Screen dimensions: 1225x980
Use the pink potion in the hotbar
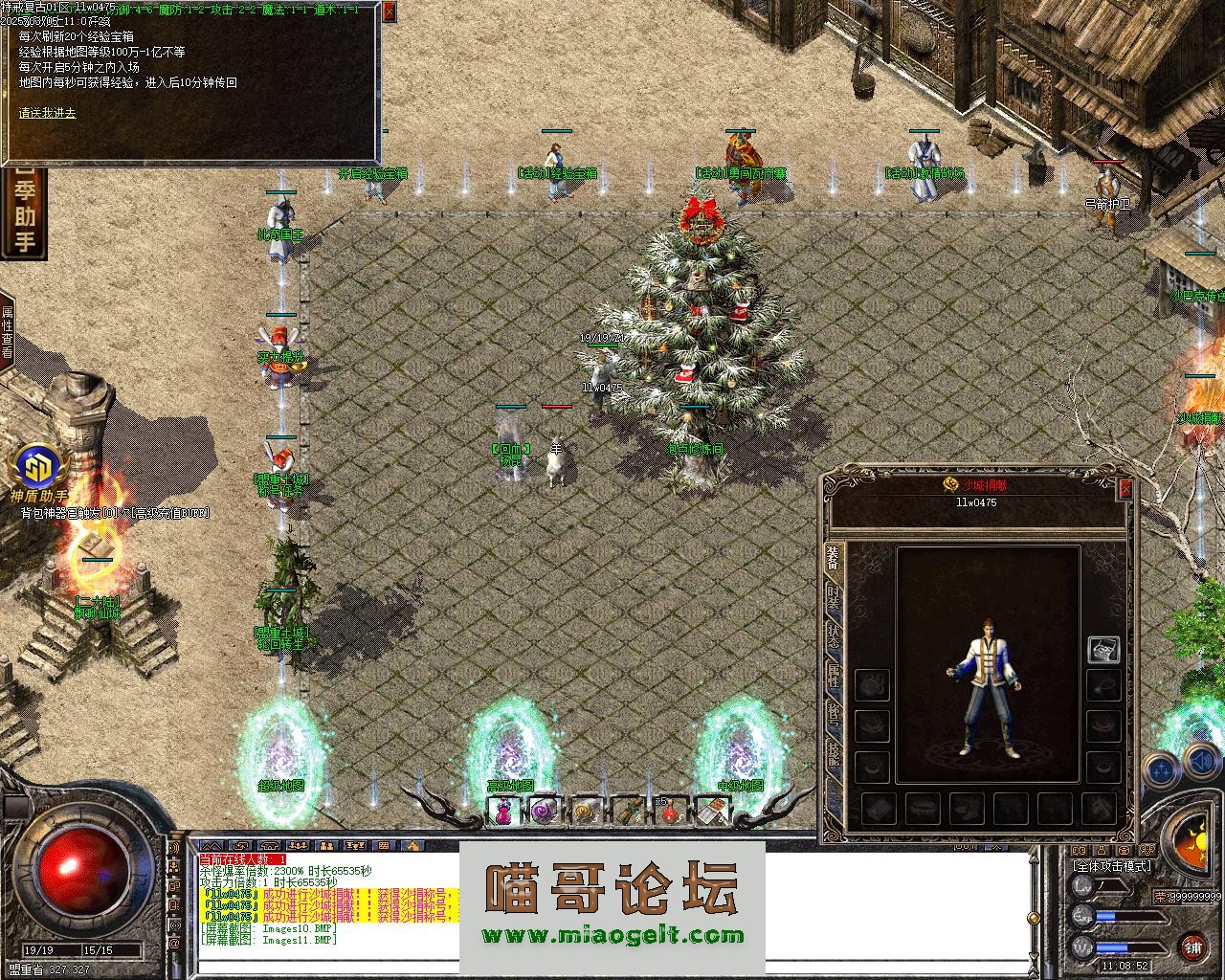coord(502,813)
